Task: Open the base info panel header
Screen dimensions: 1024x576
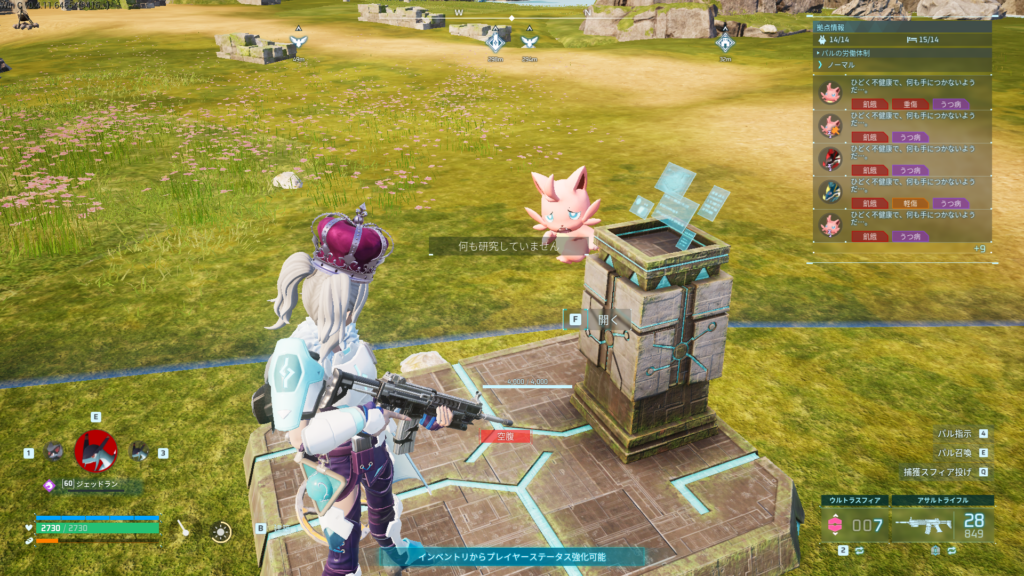Action: click(x=899, y=28)
